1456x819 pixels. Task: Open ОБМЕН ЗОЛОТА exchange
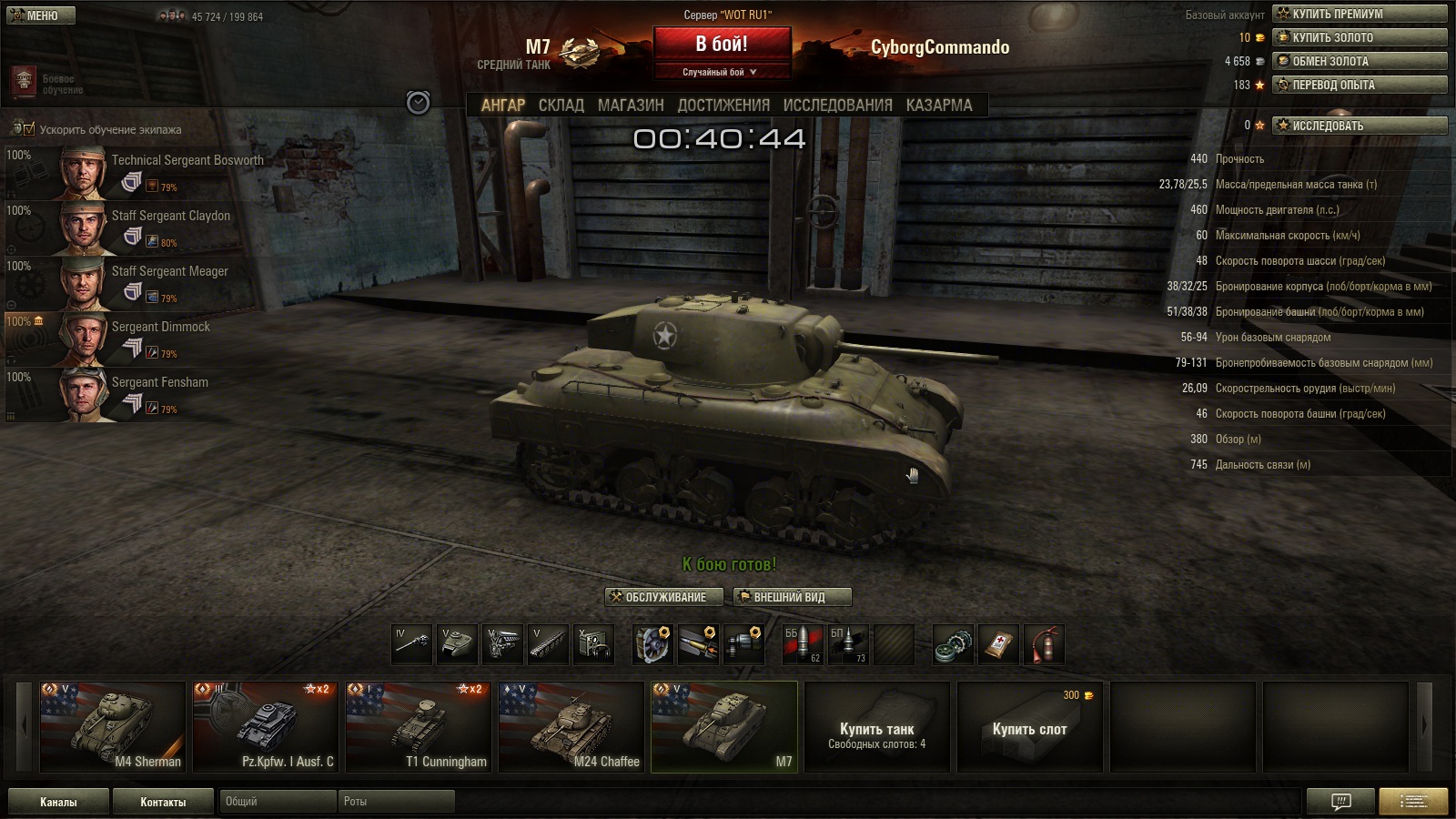click(x=1360, y=61)
